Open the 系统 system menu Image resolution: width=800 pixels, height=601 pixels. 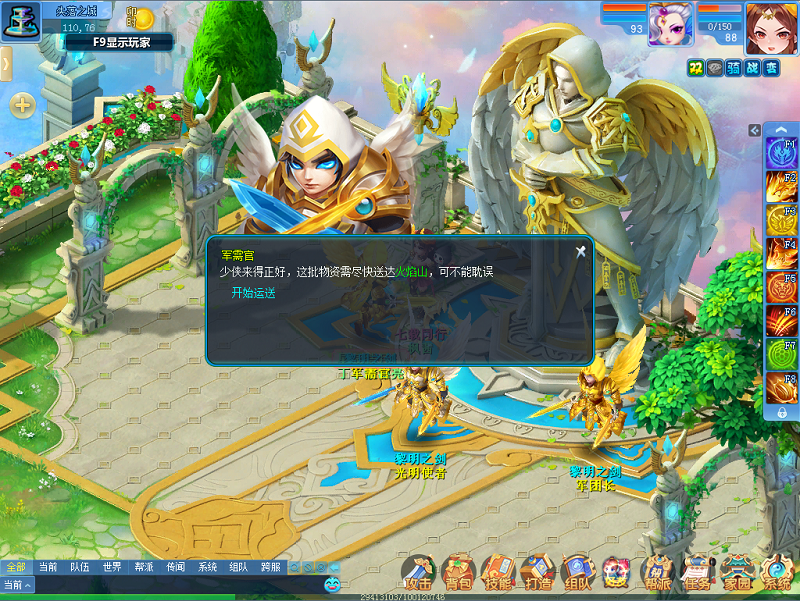777,573
